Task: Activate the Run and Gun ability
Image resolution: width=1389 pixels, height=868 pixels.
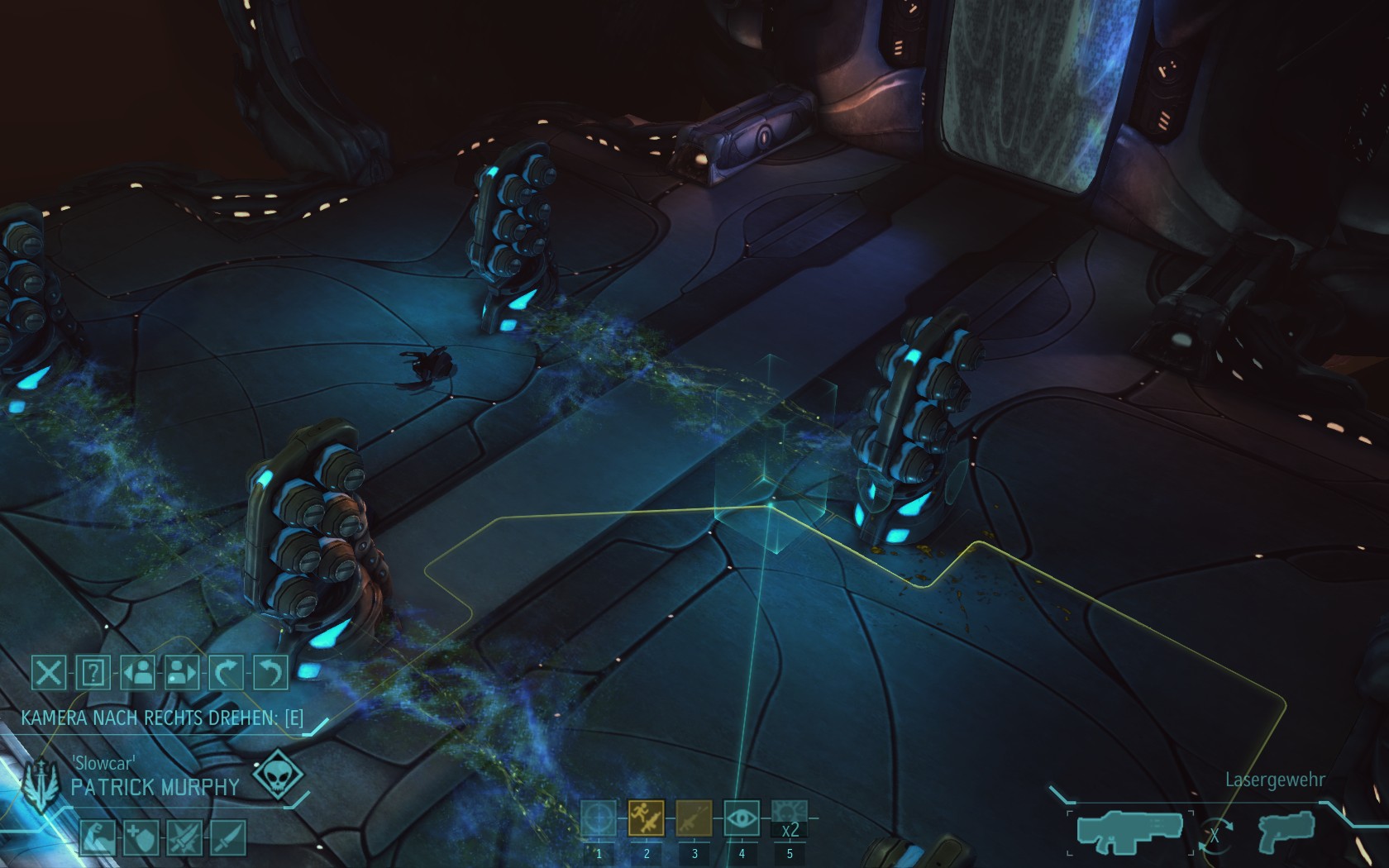Action: click(x=647, y=819)
